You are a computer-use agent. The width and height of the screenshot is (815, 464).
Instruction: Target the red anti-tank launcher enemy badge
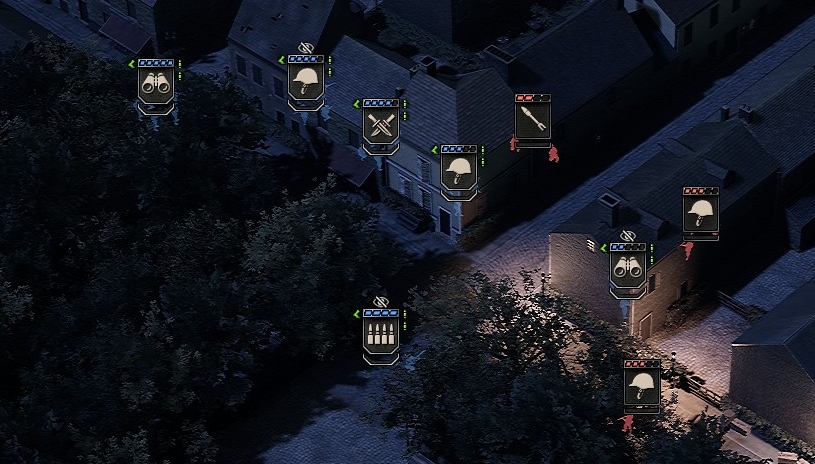coord(533,121)
